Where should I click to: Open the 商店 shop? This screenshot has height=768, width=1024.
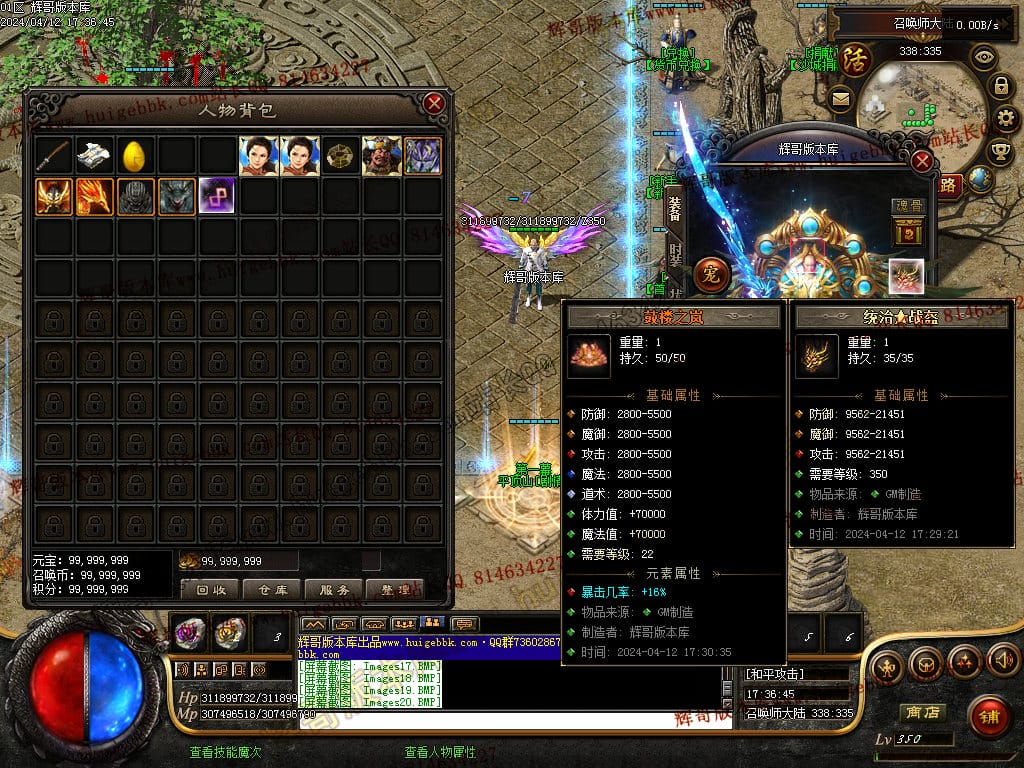(921, 712)
